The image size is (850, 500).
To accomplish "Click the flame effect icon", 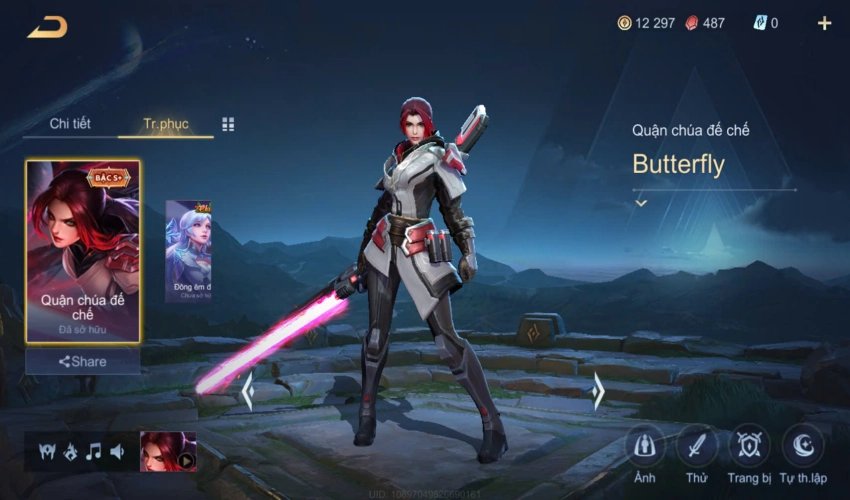I will pyautogui.click(x=70, y=452).
